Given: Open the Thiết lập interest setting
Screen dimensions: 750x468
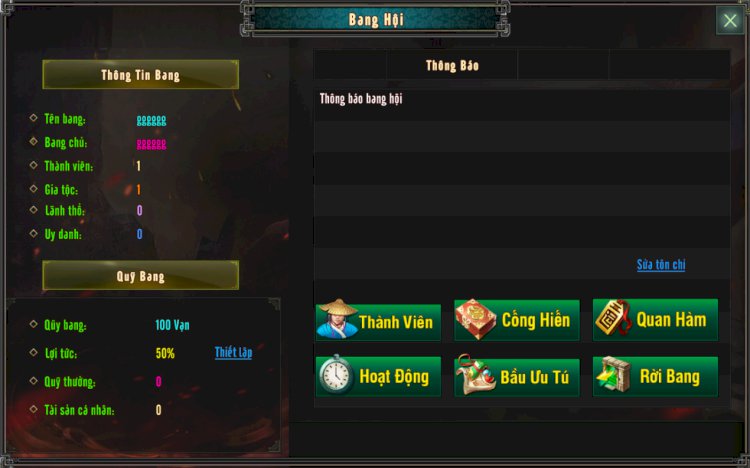Looking at the screenshot, I should (233, 353).
